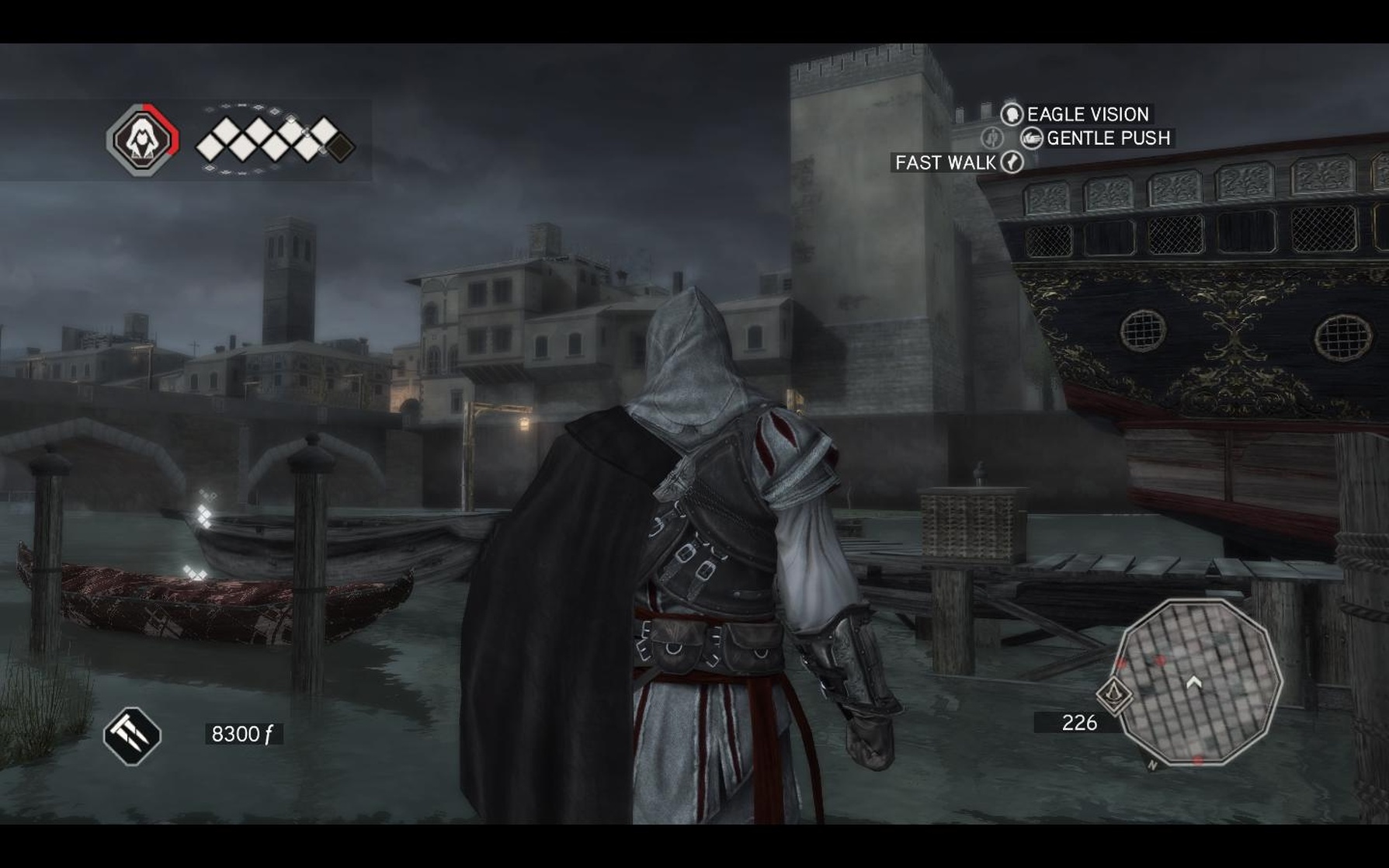Click the Fast Walk legs icon
Image resolution: width=1389 pixels, height=868 pixels.
(x=1012, y=162)
